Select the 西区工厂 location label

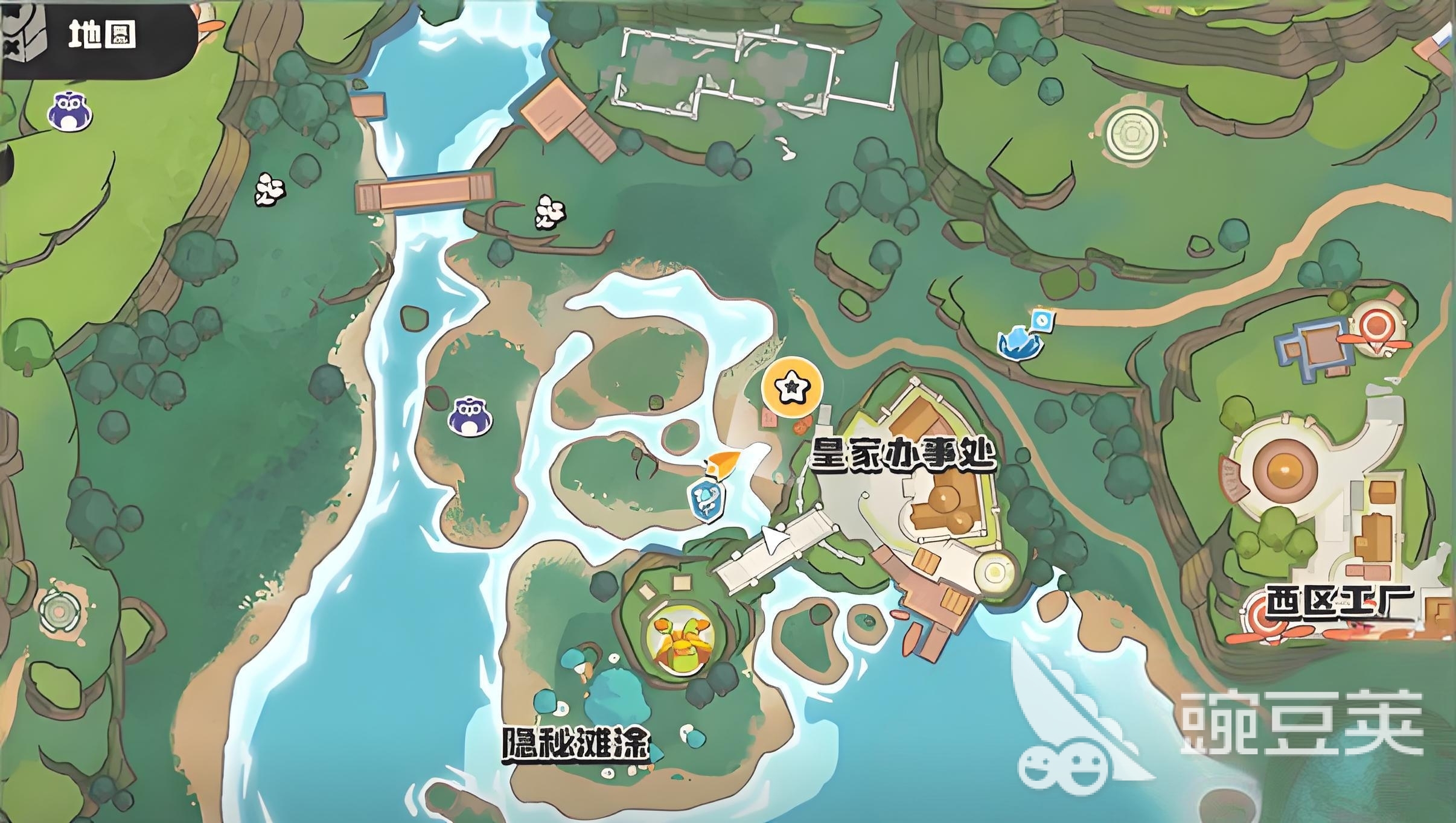coord(1339,602)
